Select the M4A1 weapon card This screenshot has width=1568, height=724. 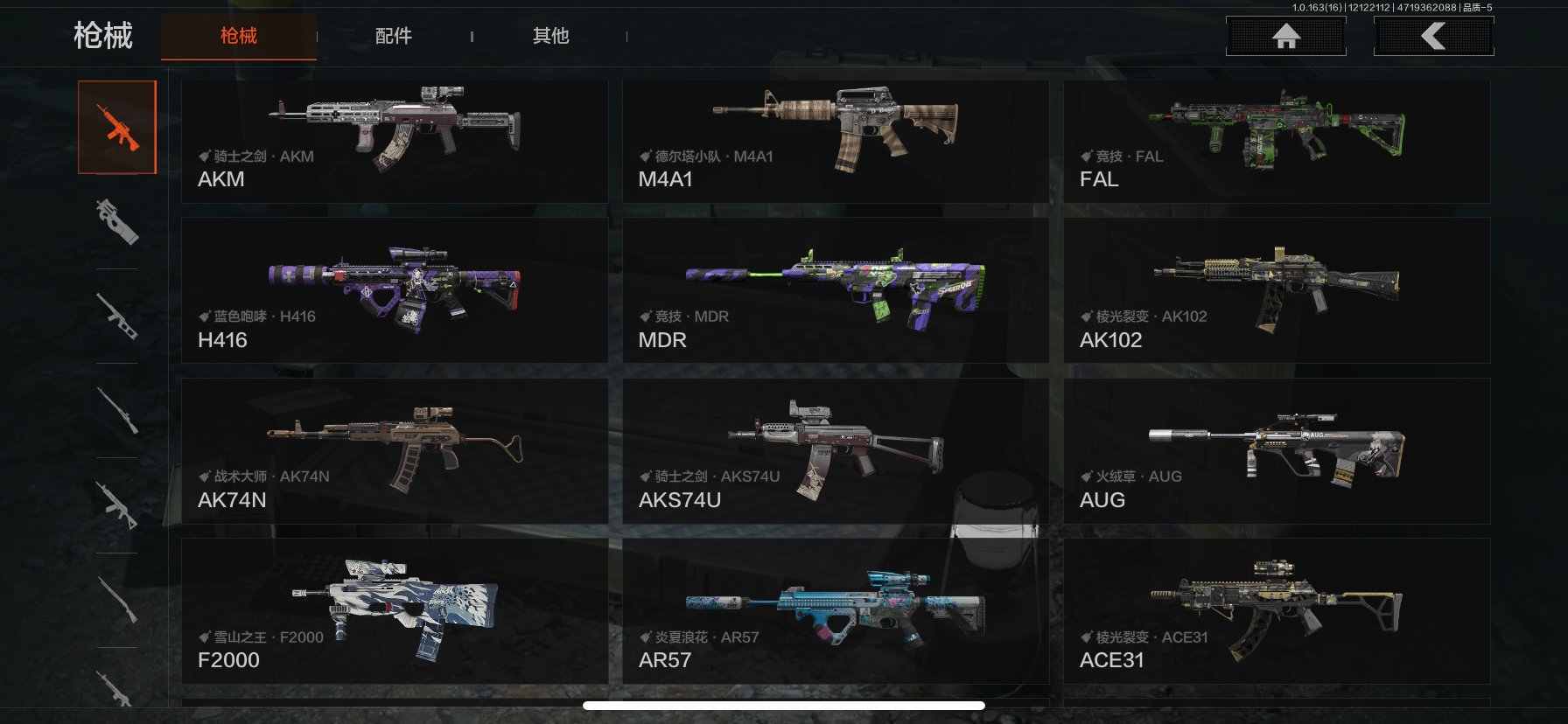(x=835, y=142)
